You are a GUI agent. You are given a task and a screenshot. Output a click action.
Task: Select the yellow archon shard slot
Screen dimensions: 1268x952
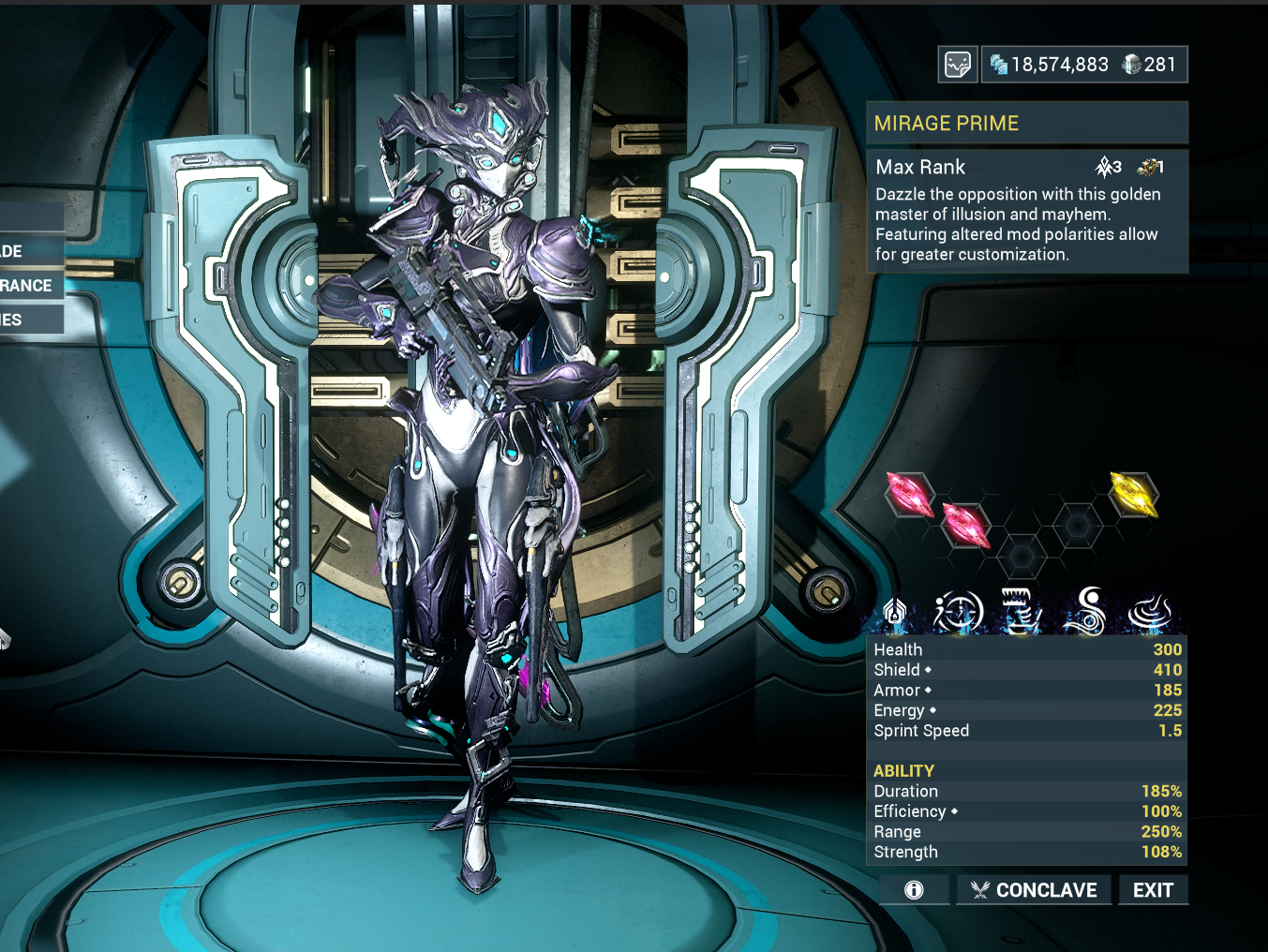click(x=1134, y=493)
